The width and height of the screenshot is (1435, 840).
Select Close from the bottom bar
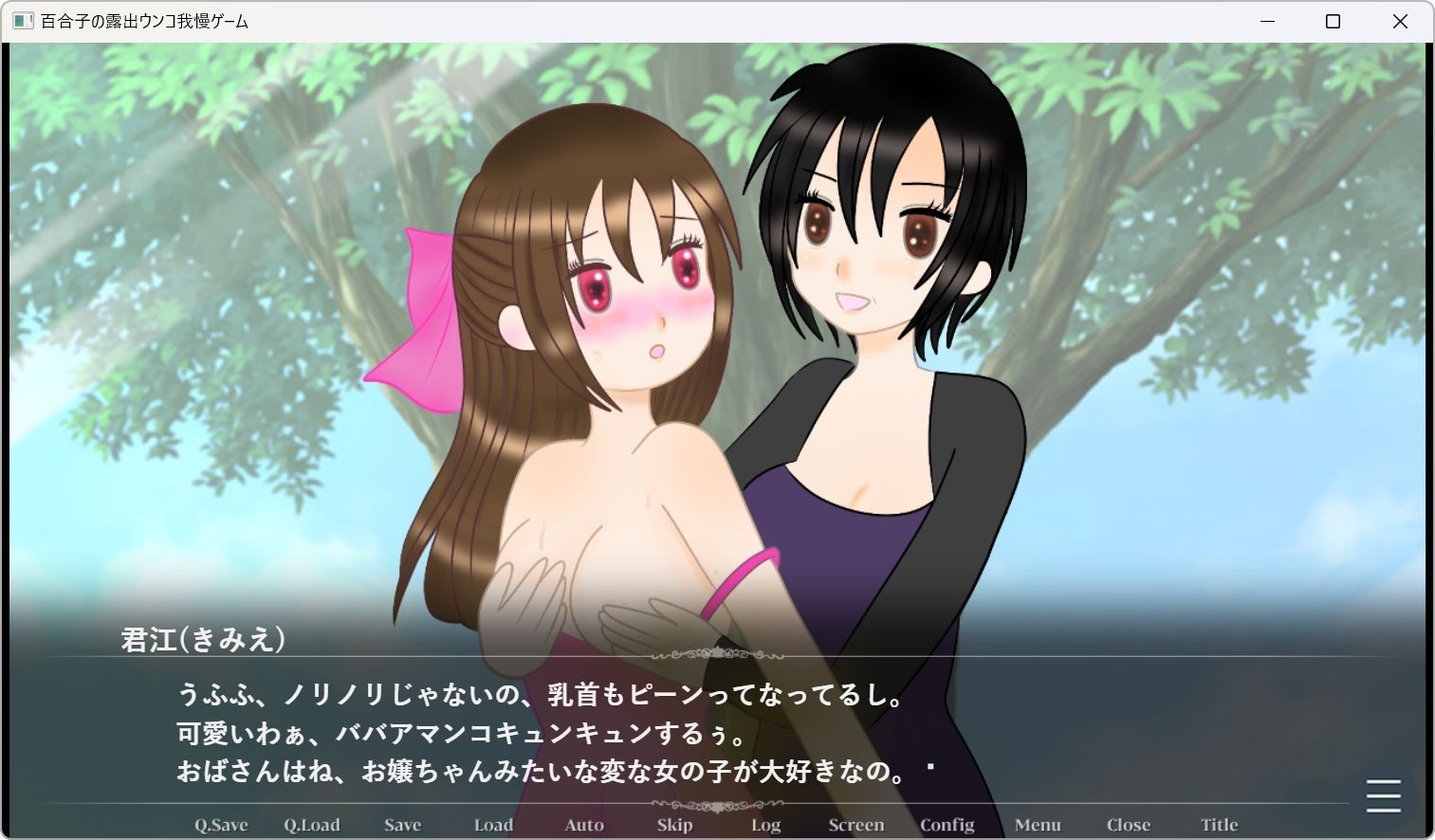tap(1128, 824)
